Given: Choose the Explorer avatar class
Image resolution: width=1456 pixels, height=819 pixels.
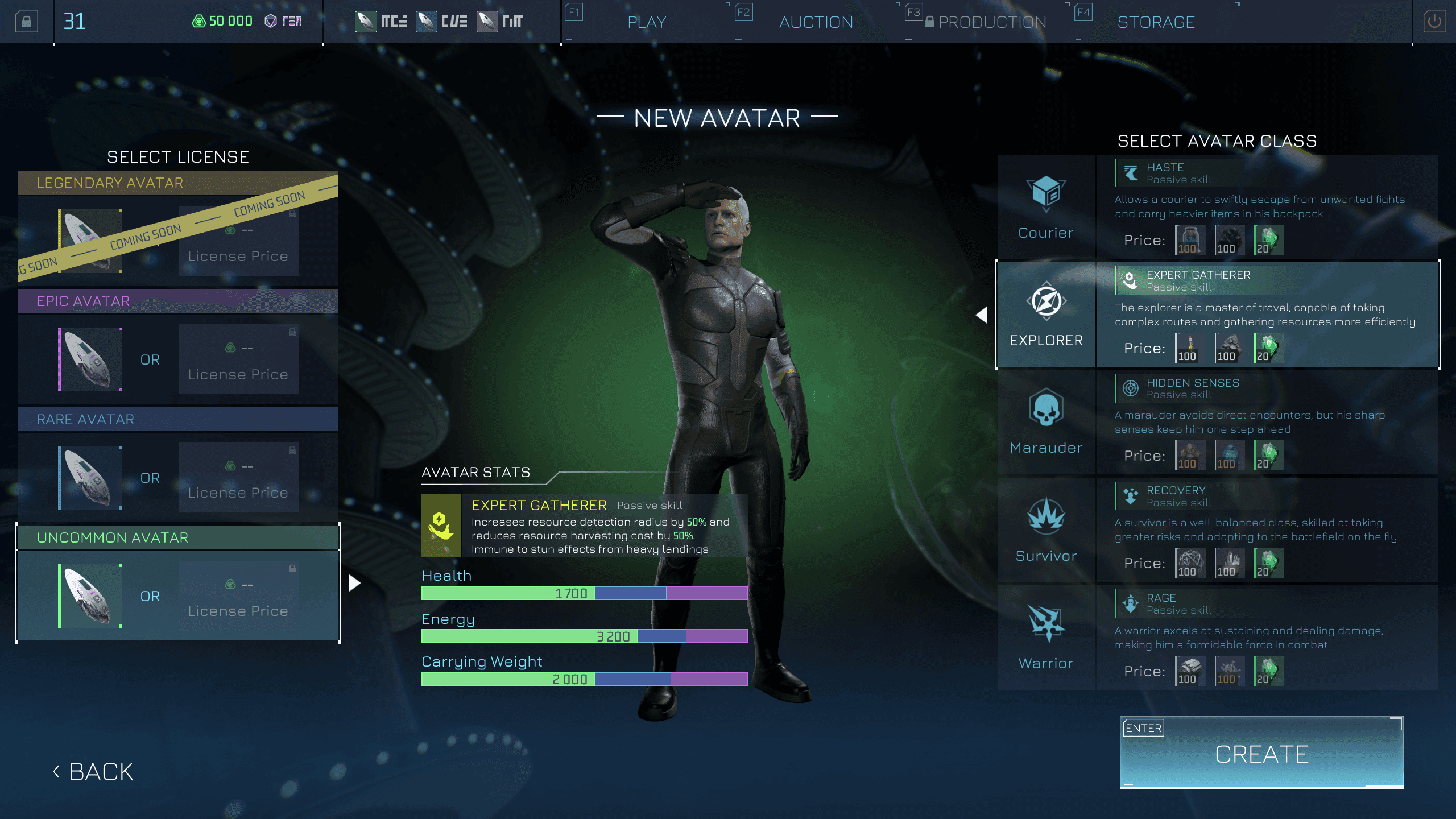Looking at the screenshot, I should coord(1046,315).
